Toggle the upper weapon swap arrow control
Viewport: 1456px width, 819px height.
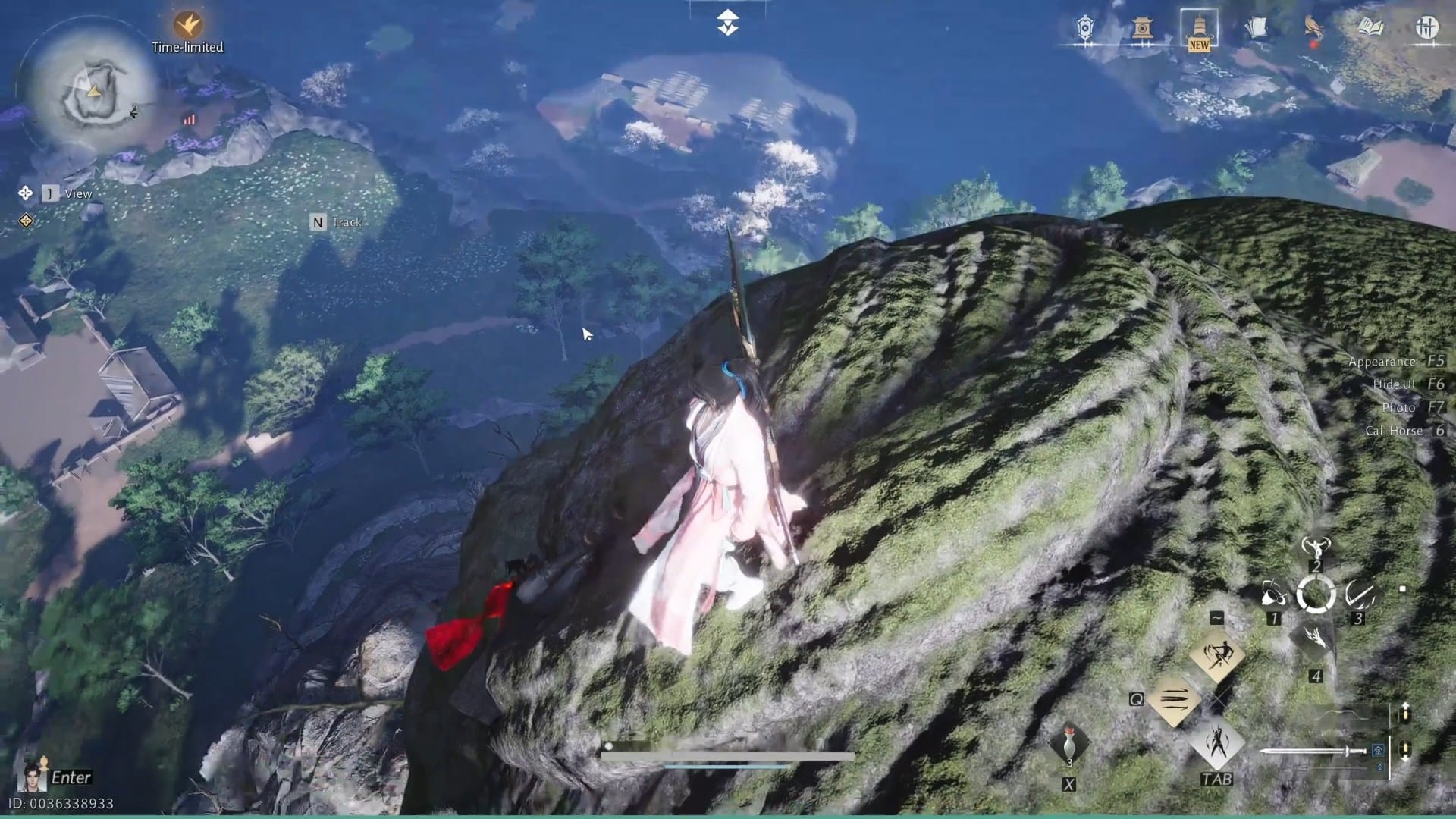click(x=1405, y=713)
